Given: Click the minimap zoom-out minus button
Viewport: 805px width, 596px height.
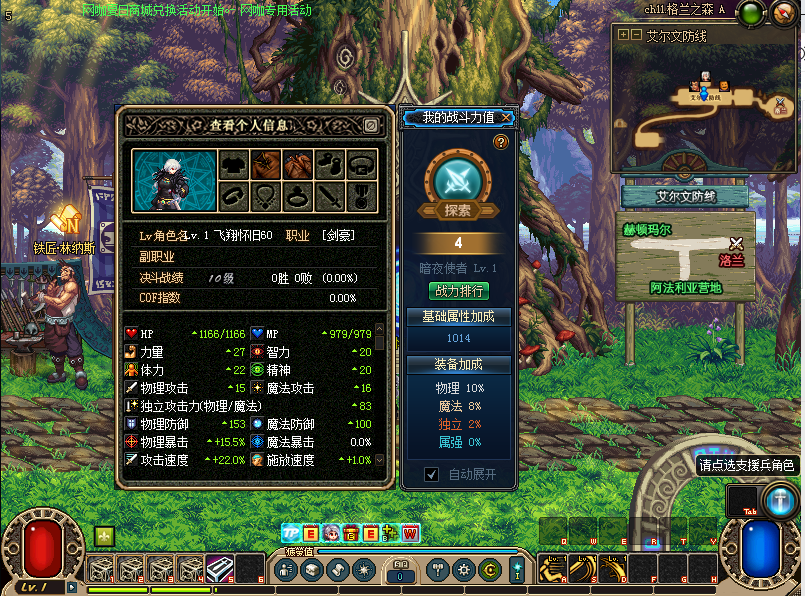Looking at the screenshot, I should click(636, 34).
